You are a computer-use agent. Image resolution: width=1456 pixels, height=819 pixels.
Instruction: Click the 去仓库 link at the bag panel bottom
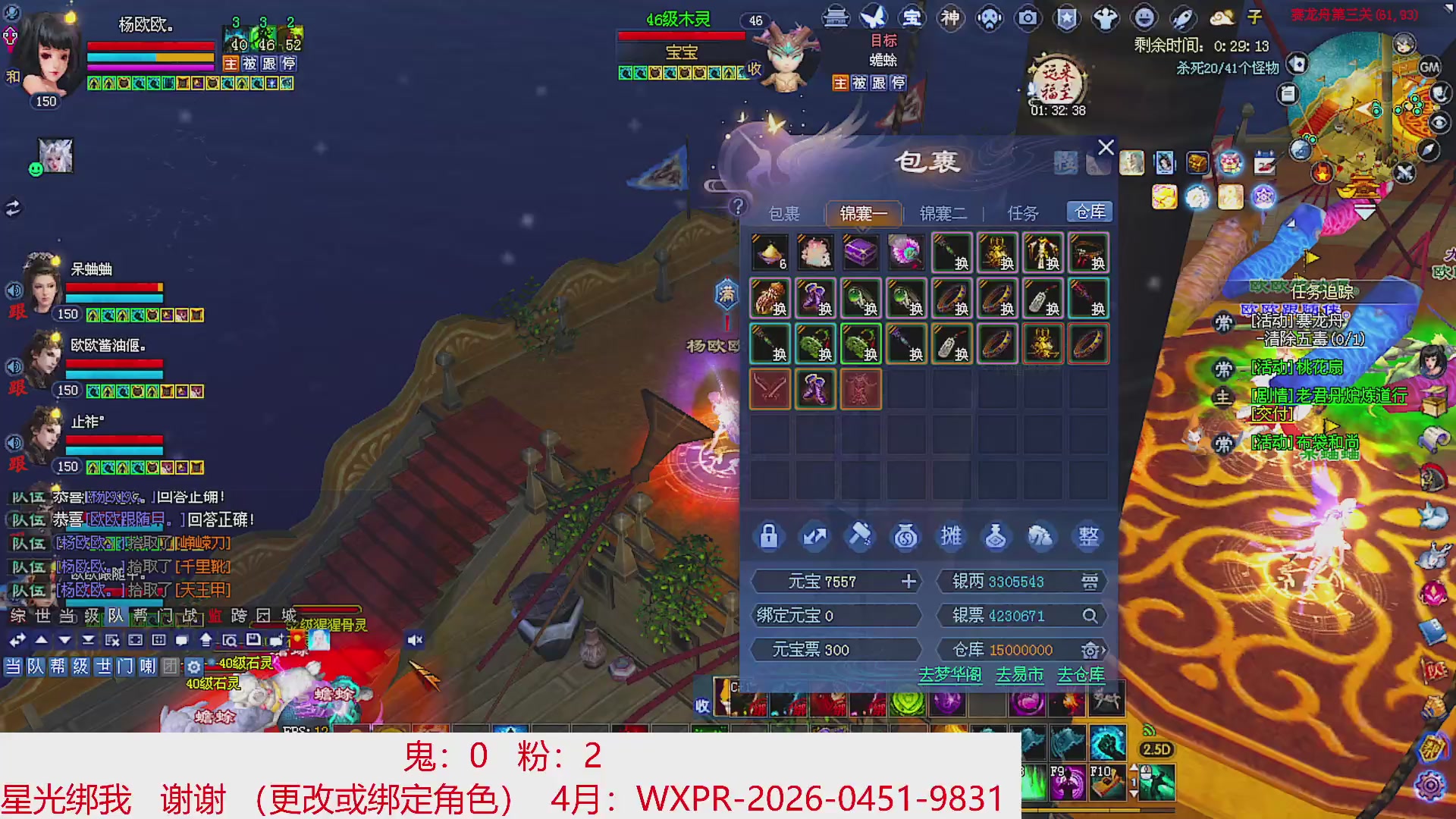[x=1080, y=675]
